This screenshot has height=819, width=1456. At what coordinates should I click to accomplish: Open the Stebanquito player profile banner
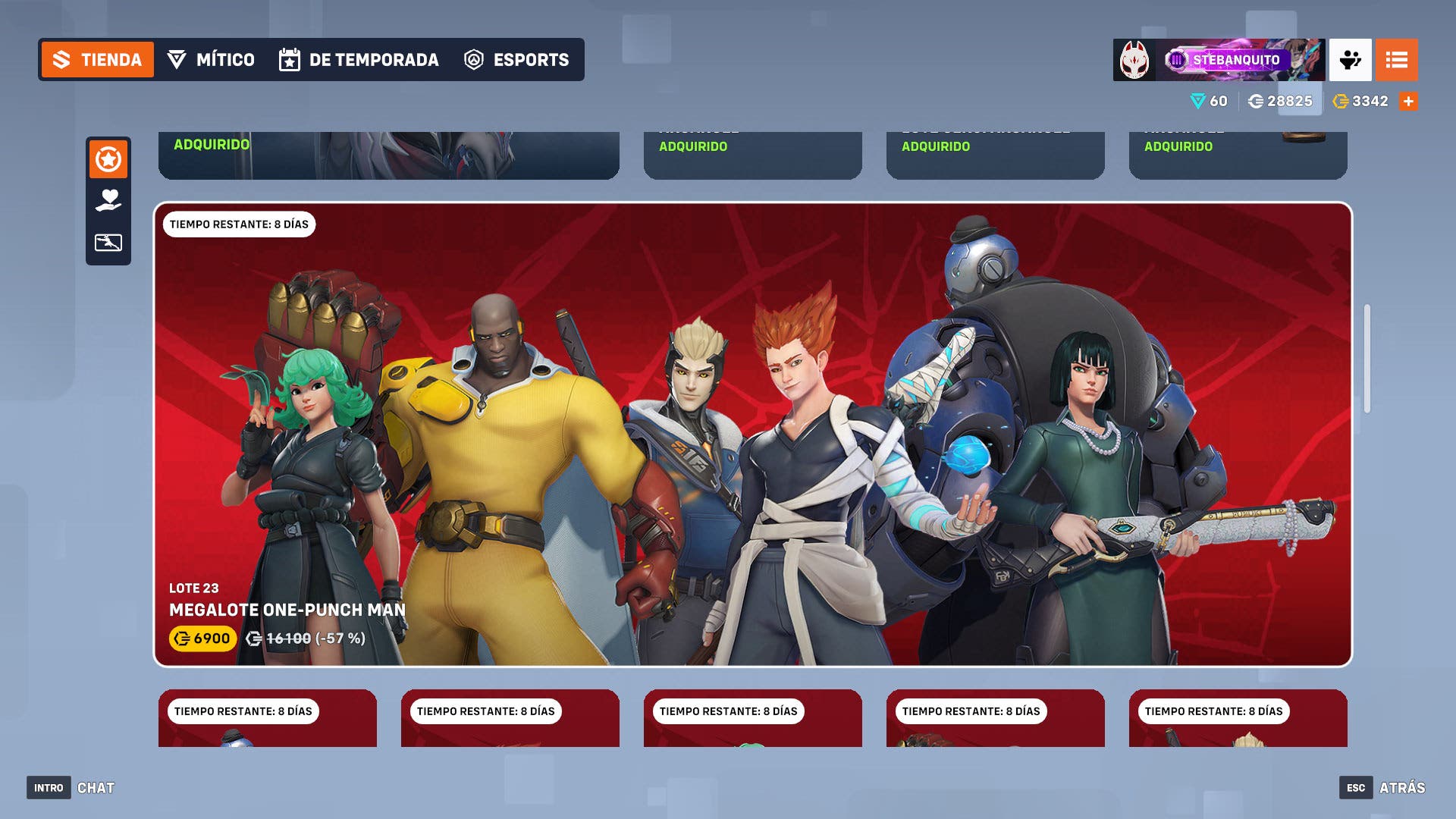coord(1240,60)
